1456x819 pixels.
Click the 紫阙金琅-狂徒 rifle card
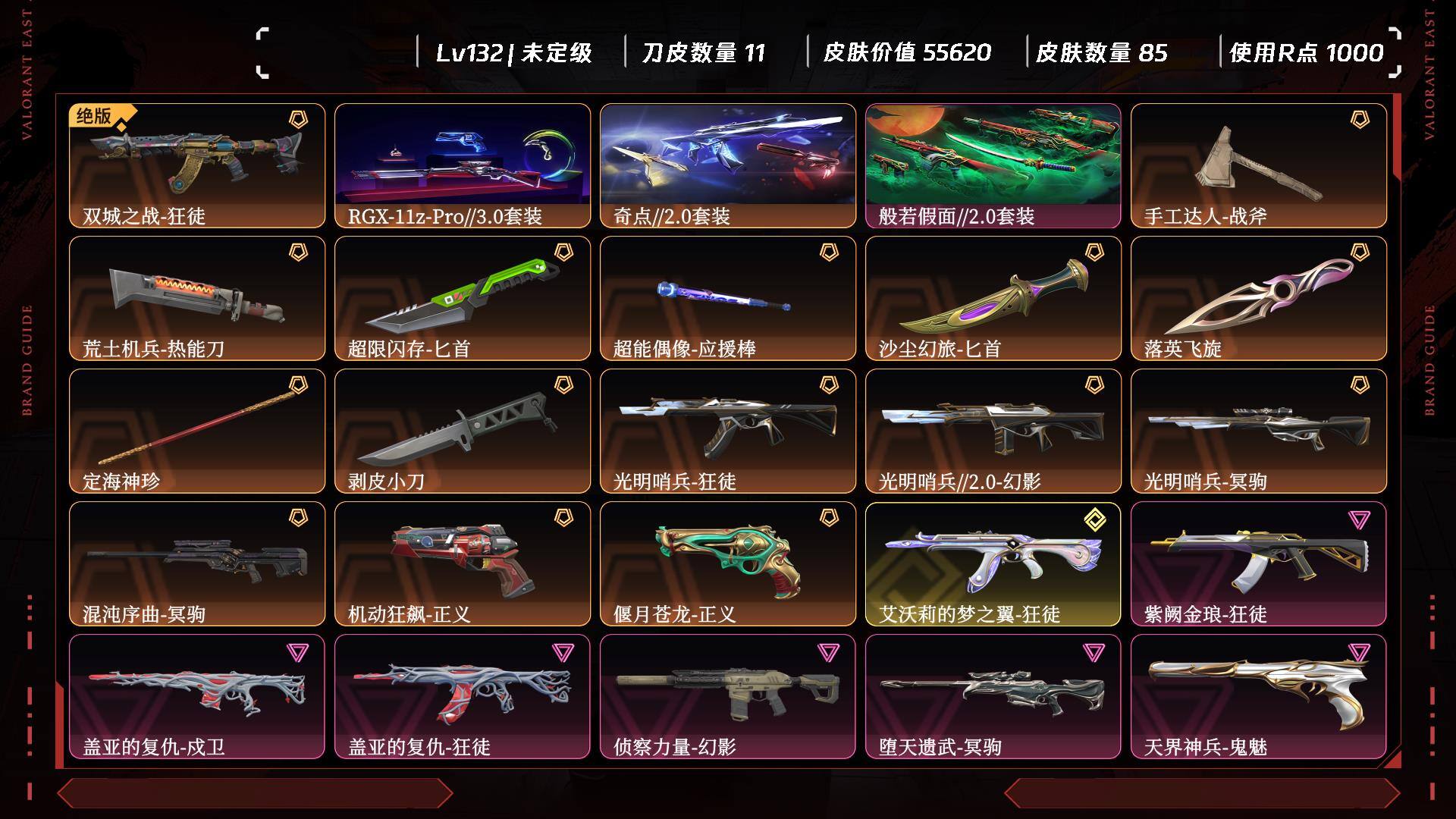pyautogui.click(x=1259, y=563)
